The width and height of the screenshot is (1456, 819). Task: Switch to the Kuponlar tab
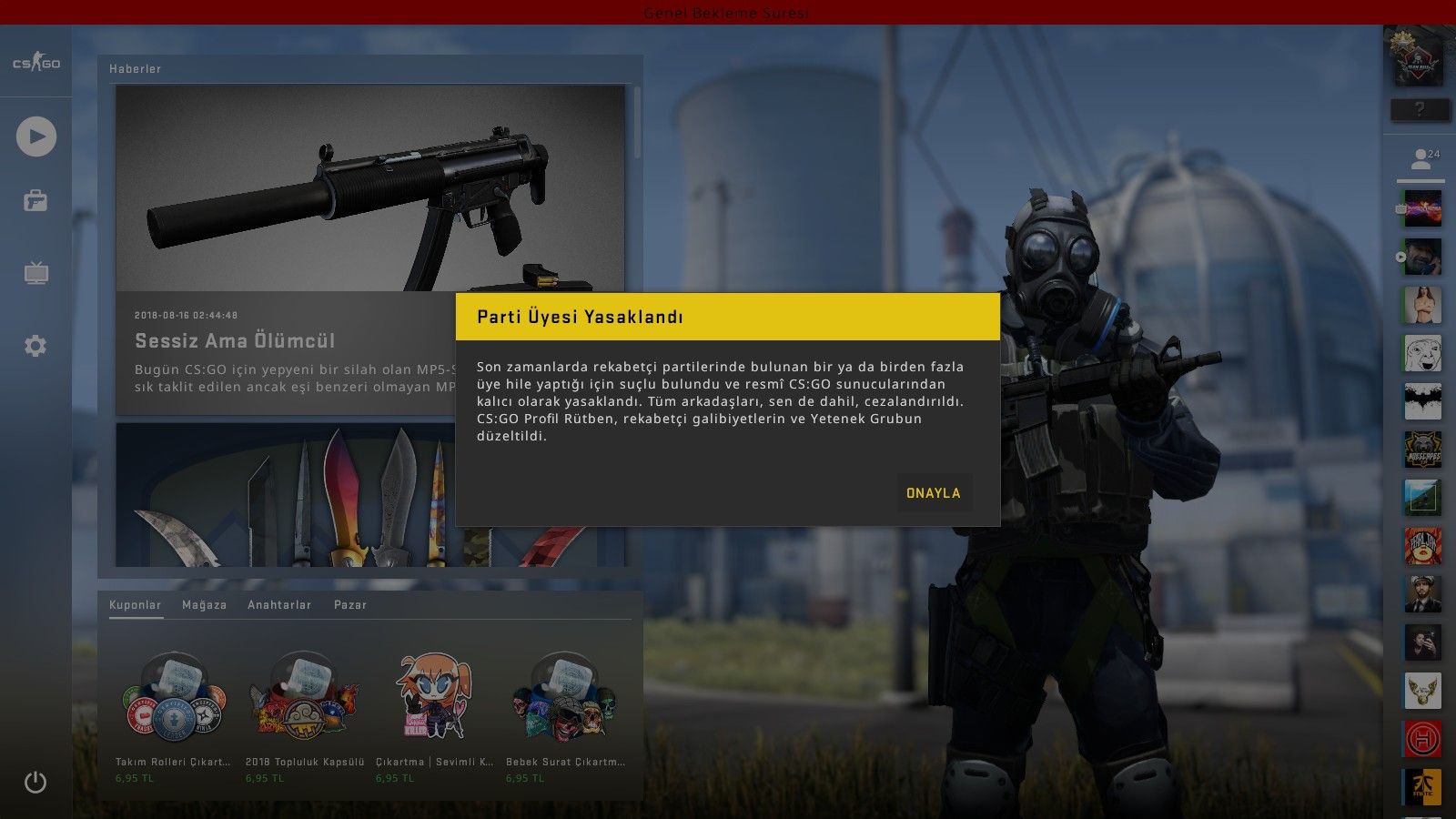(135, 605)
